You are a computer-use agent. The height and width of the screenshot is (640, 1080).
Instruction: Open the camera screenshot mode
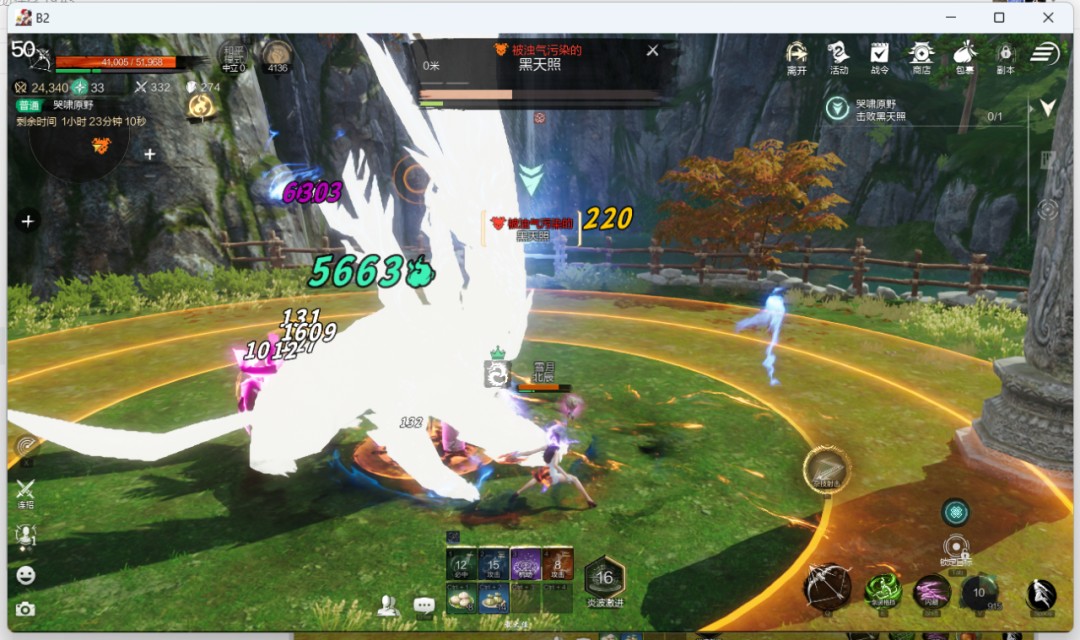click(25, 609)
